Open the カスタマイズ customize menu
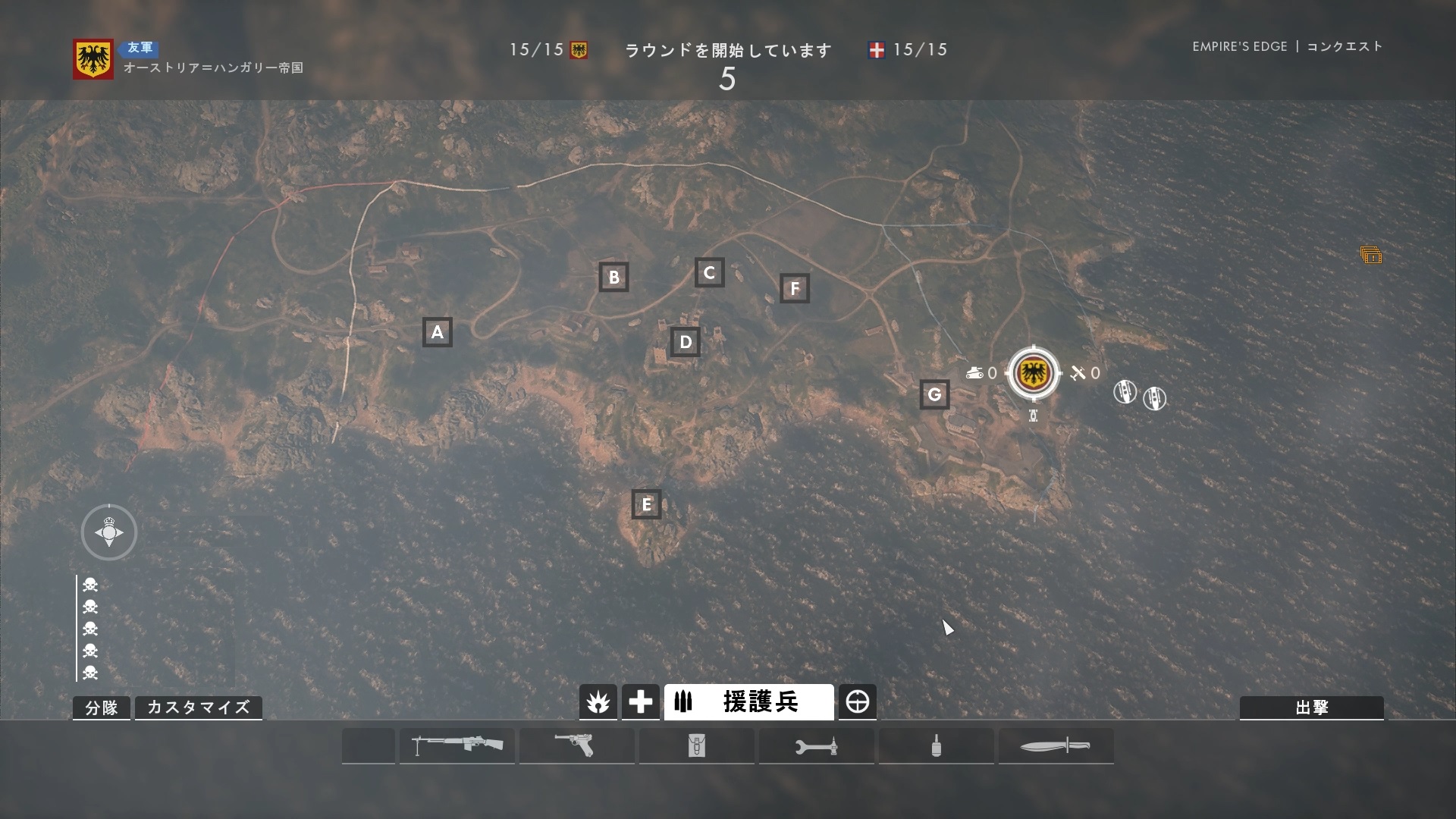The width and height of the screenshot is (1456, 819). point(199,708)
